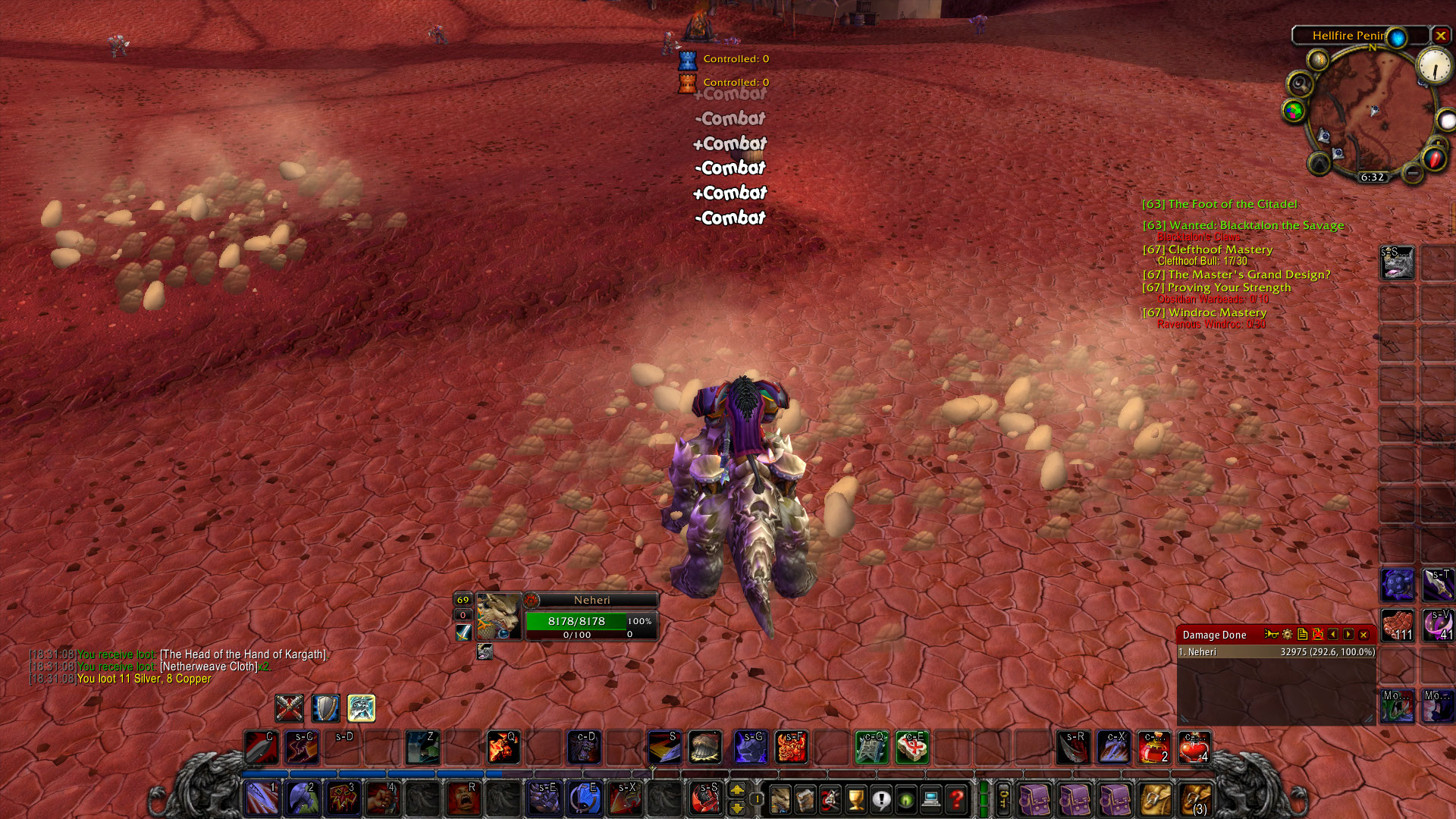Toggle minimap zoom with the magnifier icon
Image resolution: width=1456 pixels, height=819 pixels.
(1299, 83)
